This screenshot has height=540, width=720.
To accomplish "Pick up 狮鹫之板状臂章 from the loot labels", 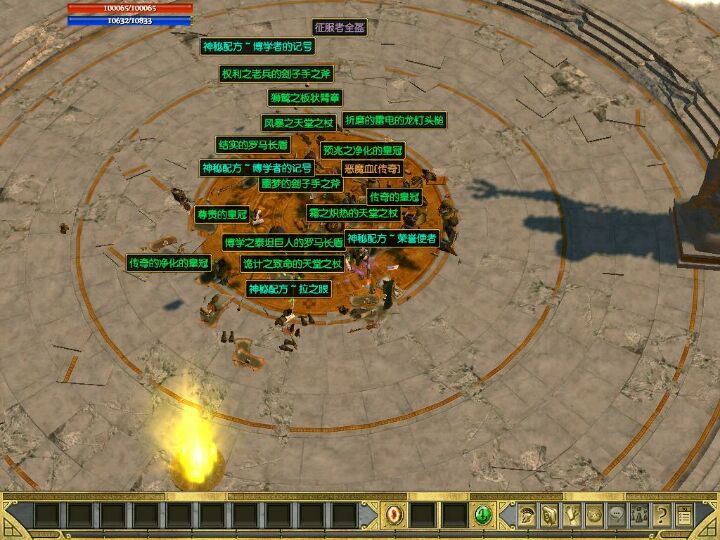I will (305, 98).
